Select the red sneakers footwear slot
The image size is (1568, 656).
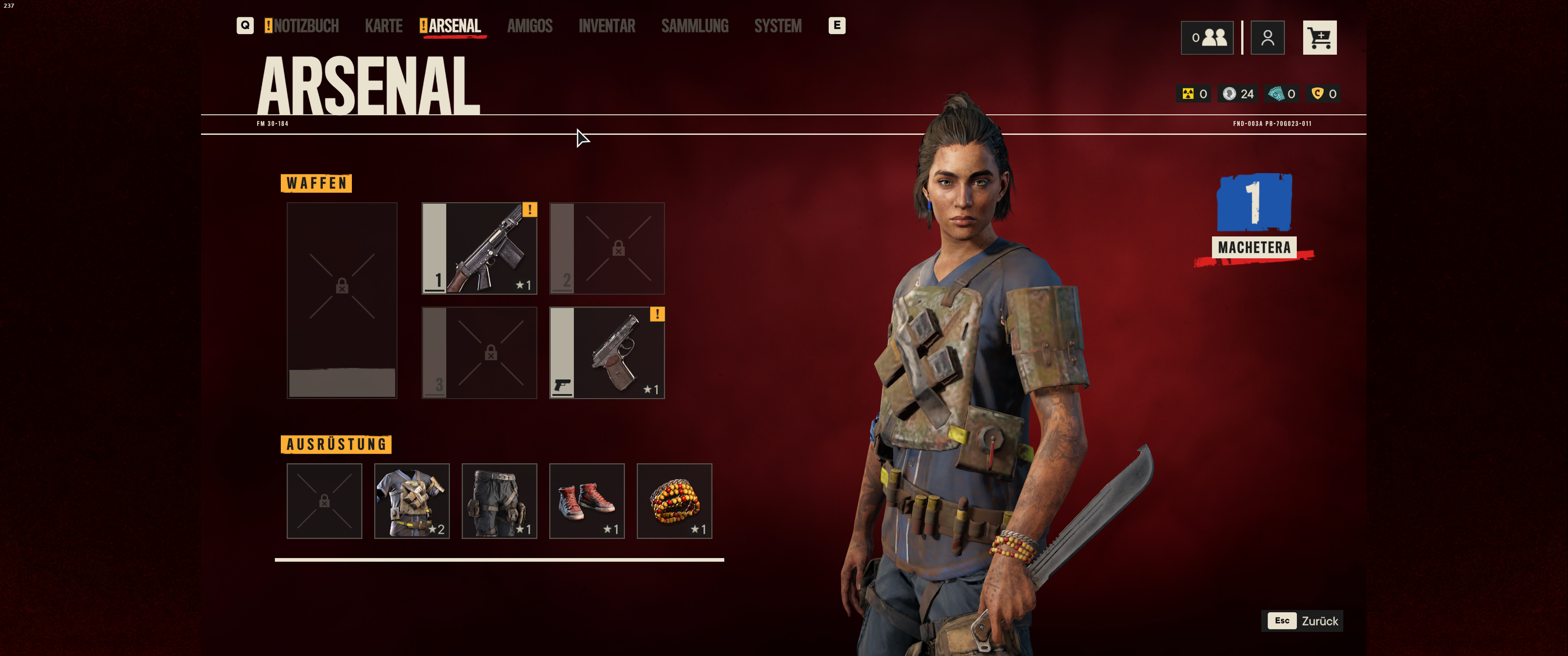[x=587, y=501]
